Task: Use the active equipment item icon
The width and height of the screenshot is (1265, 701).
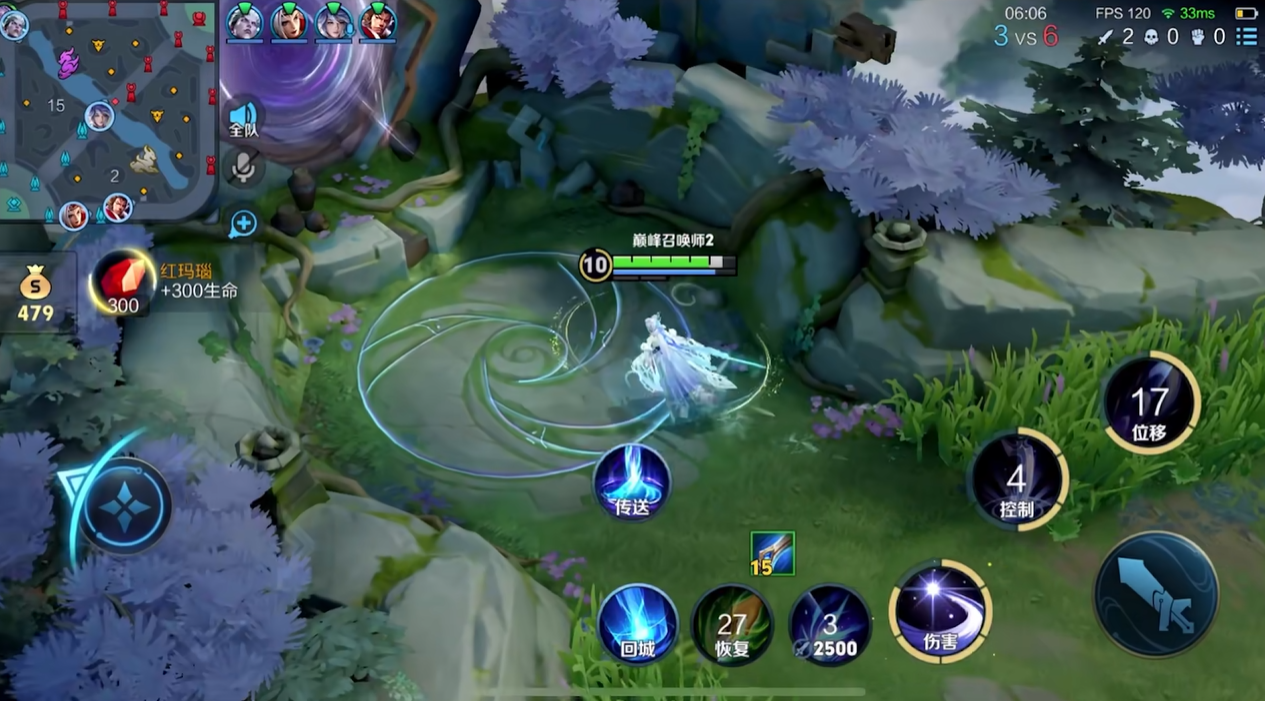Action: coord(773,553)
